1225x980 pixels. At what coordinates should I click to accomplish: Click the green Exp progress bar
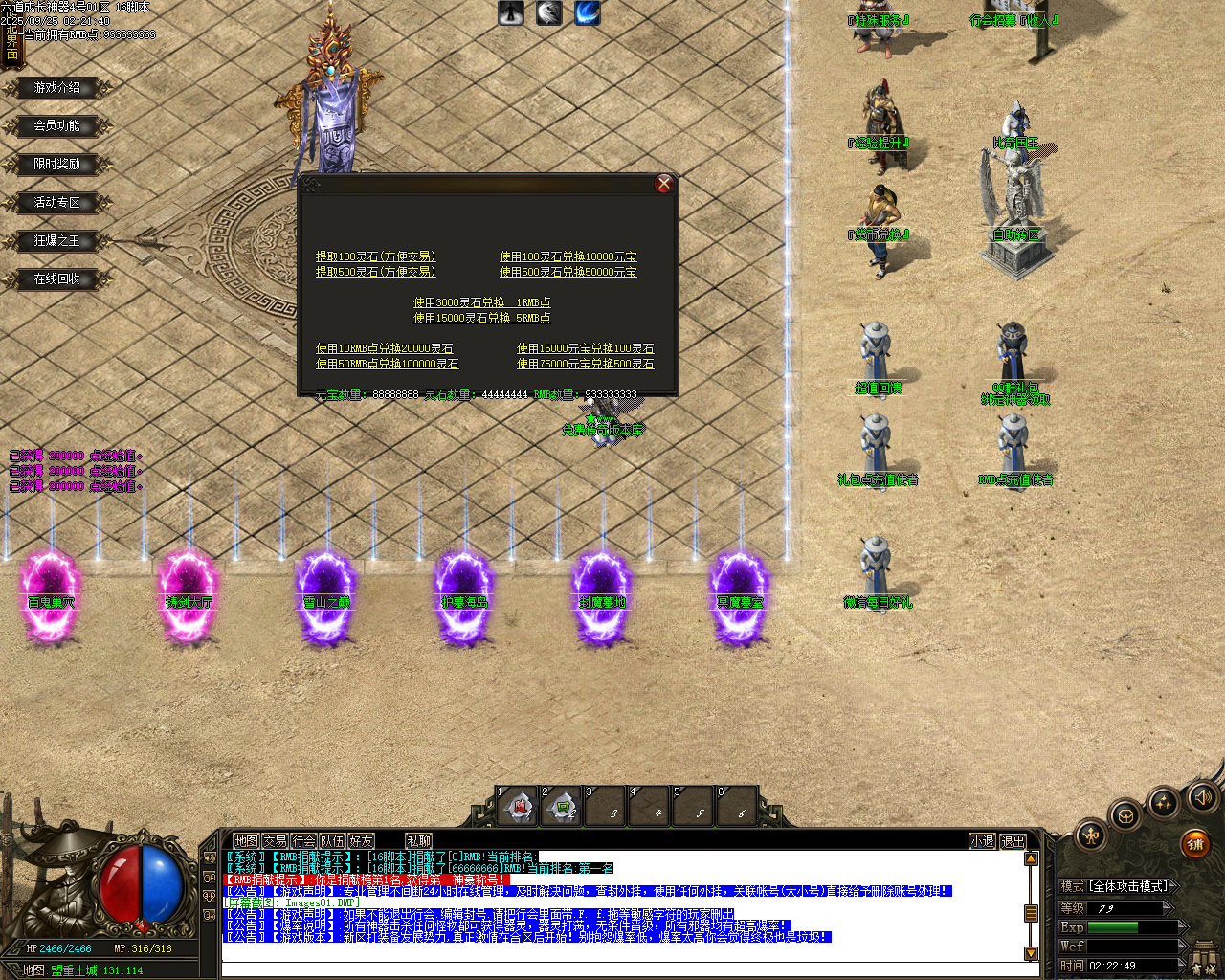click(x=1112, y=927)
